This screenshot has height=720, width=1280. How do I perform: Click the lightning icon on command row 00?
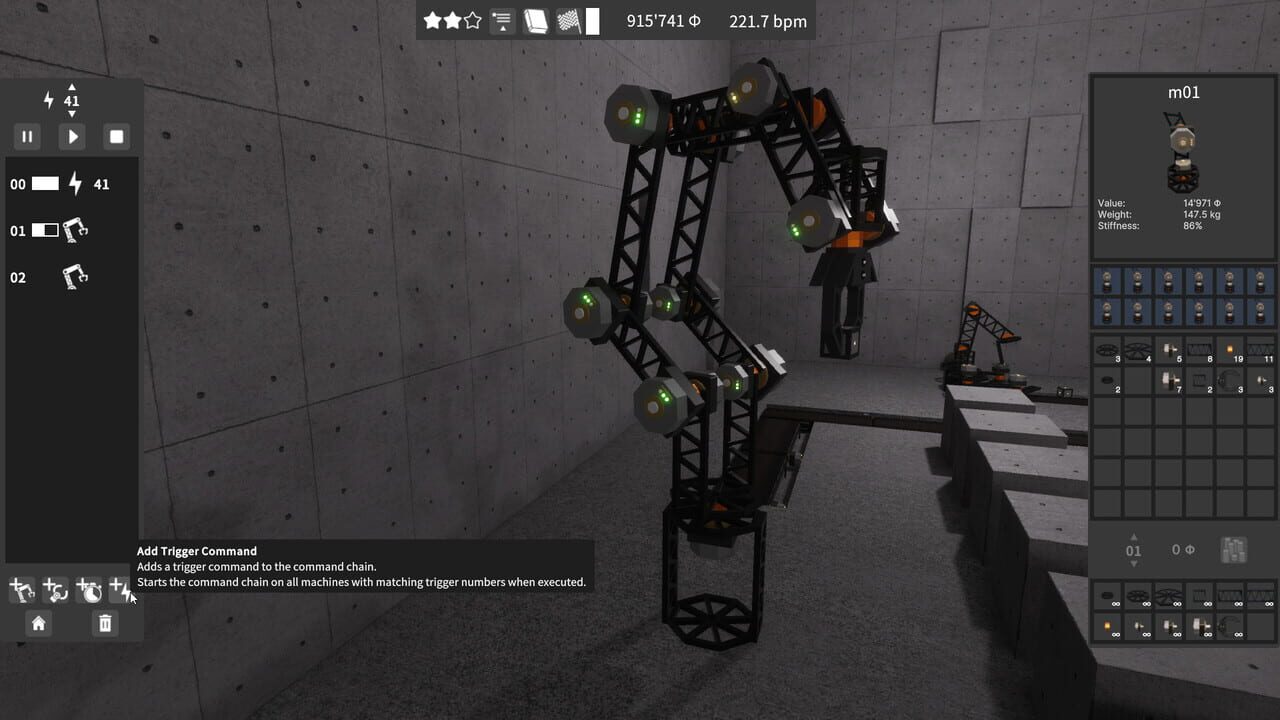tap(75, 184)
